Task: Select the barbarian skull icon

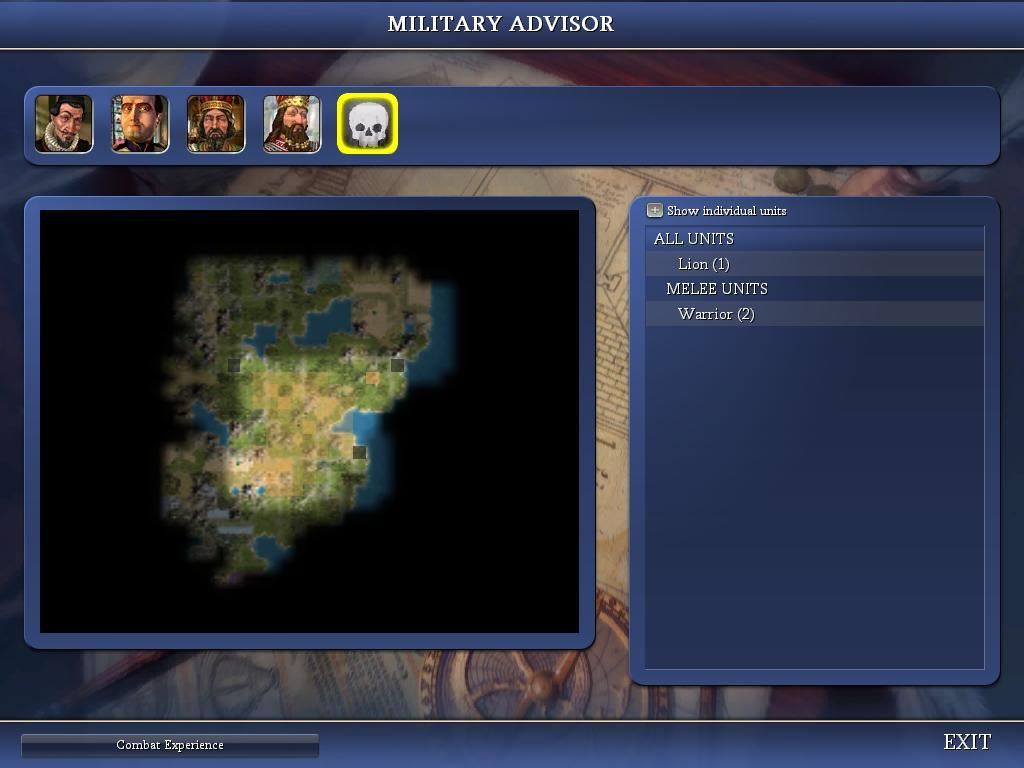Action: click(368, 124)
